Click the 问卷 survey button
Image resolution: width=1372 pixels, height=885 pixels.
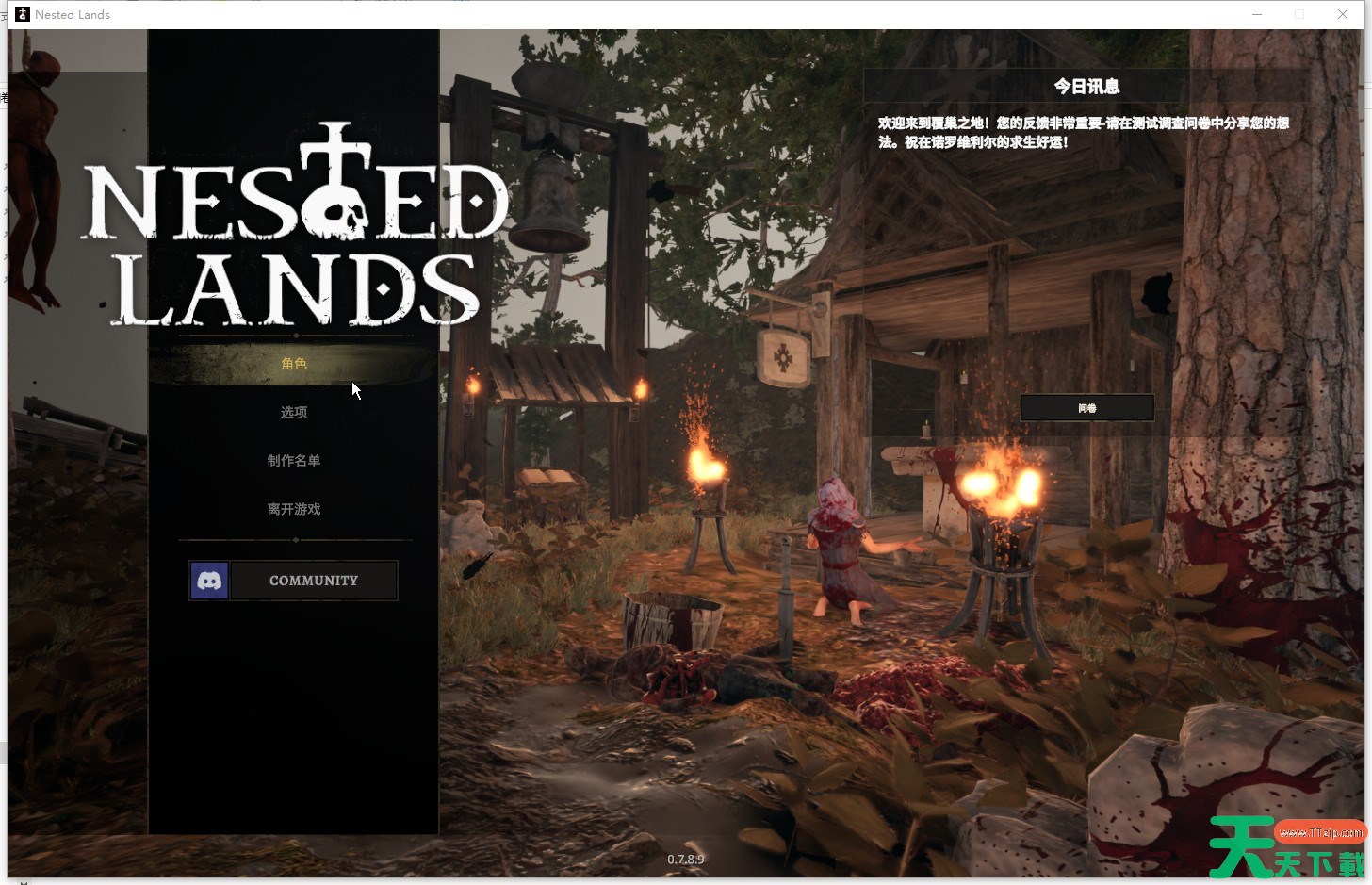coord(1086,408)
